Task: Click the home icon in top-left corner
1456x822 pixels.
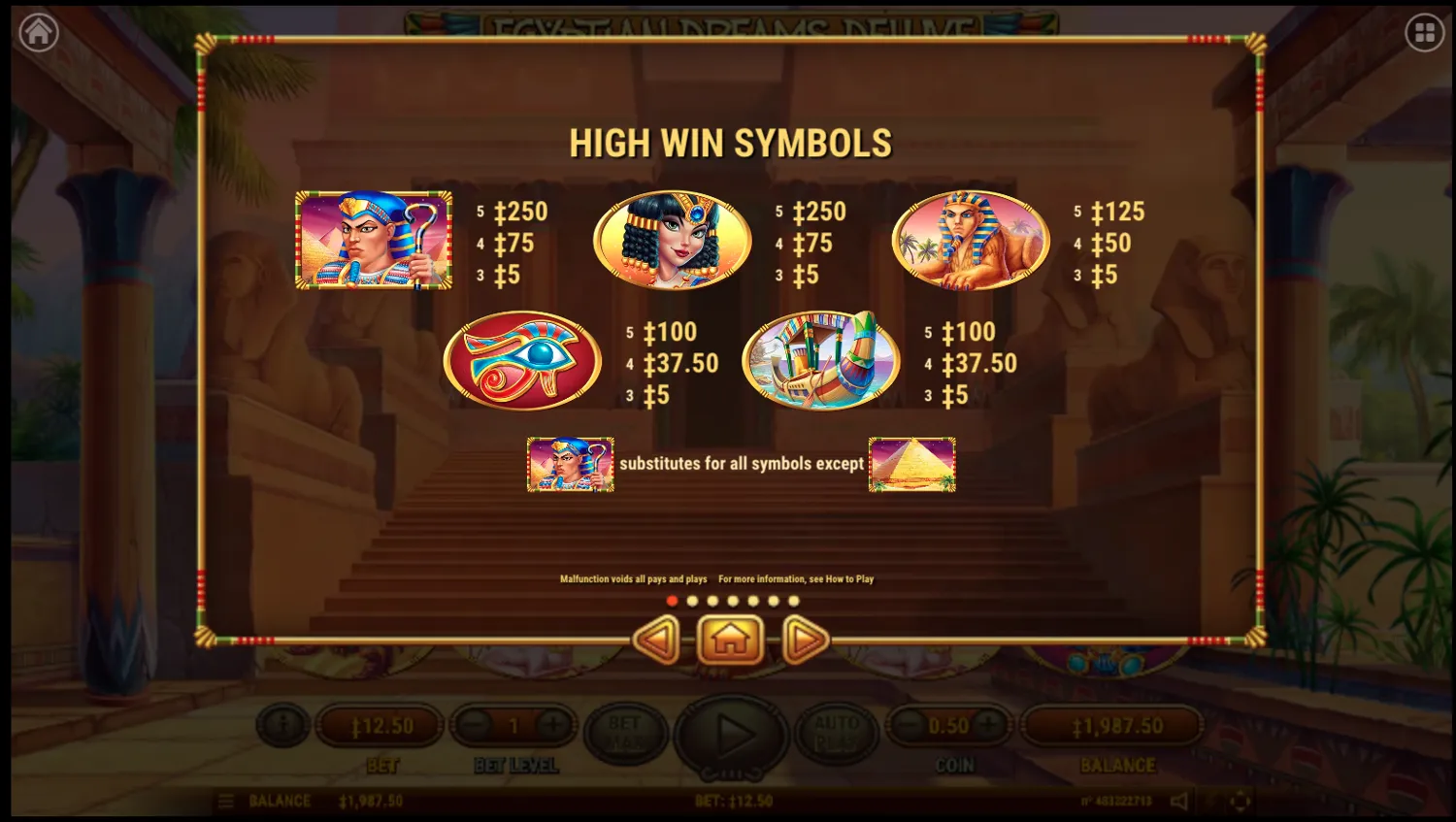Action: (x=38, y=30)
